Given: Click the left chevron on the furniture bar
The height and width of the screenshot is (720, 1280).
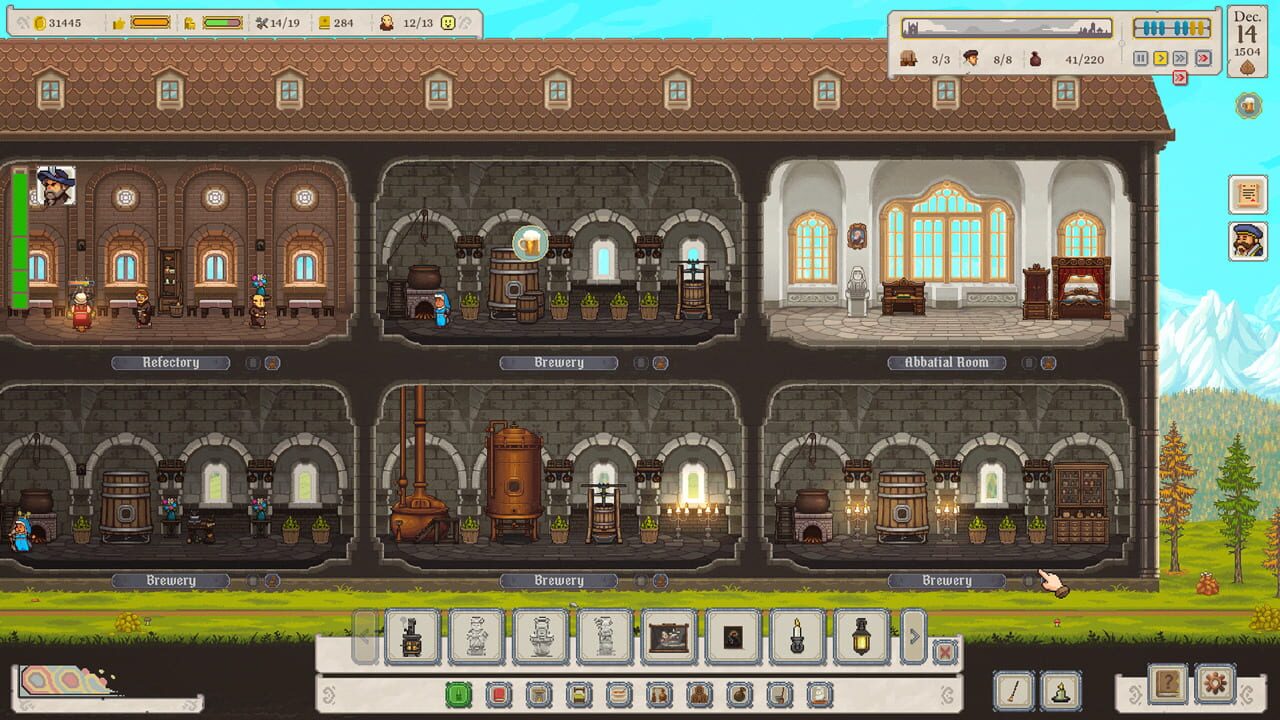Looking at the screenshot, I should click(363, 637).
